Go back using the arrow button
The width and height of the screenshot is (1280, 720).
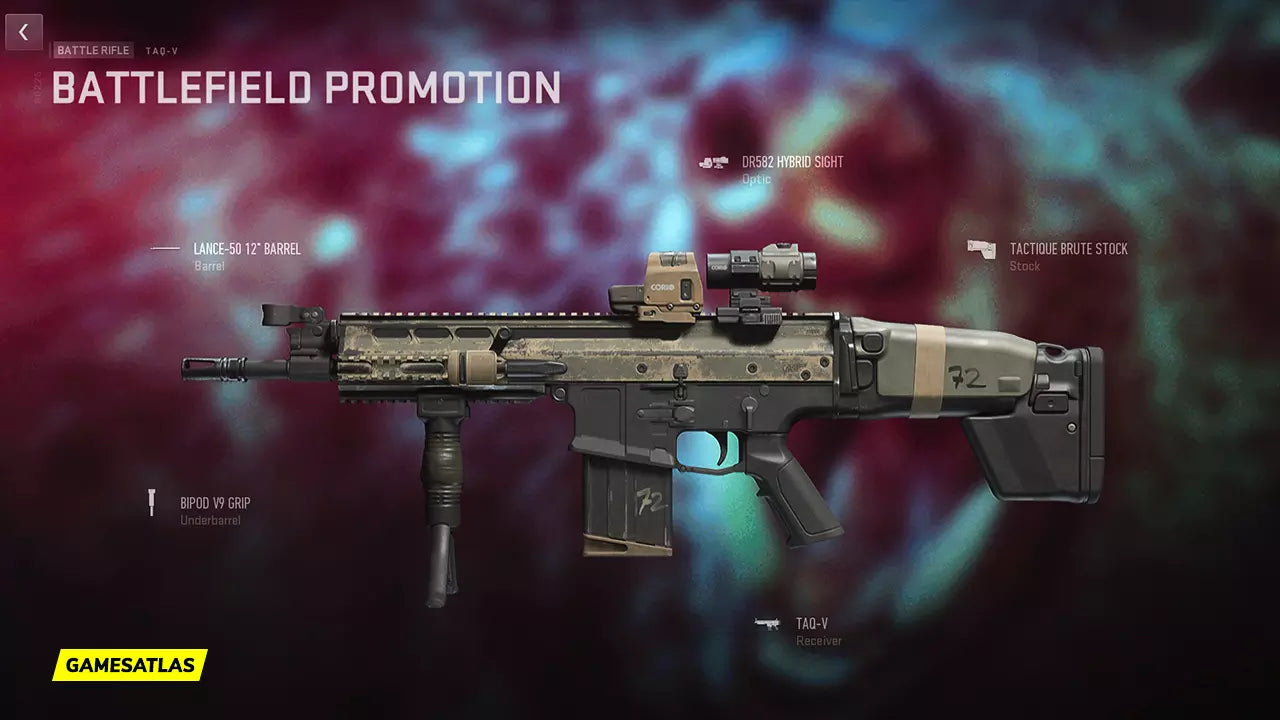[x=24, y=32]
